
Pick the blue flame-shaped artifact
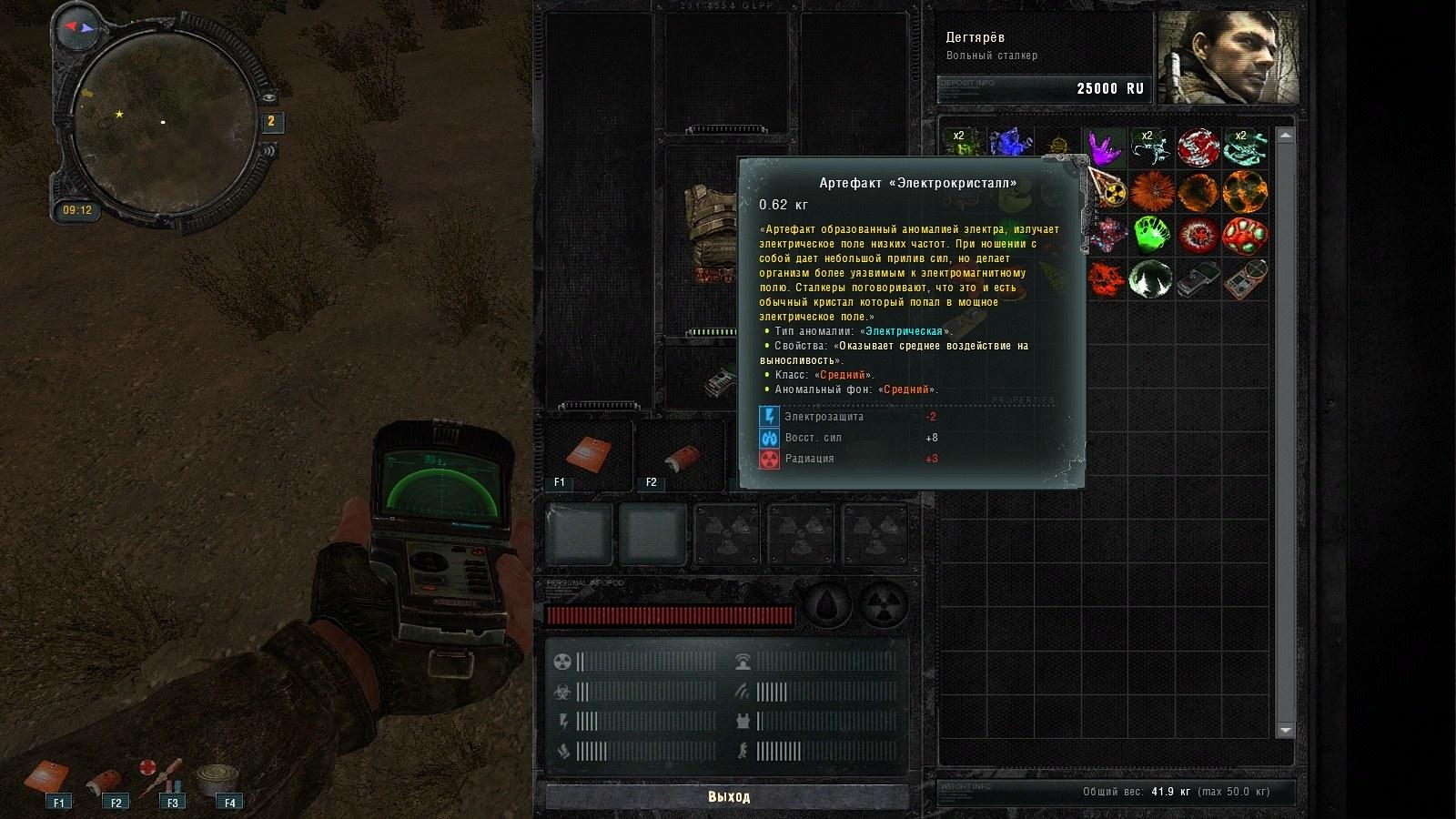pyautogui.click(x=1008, y=145)
